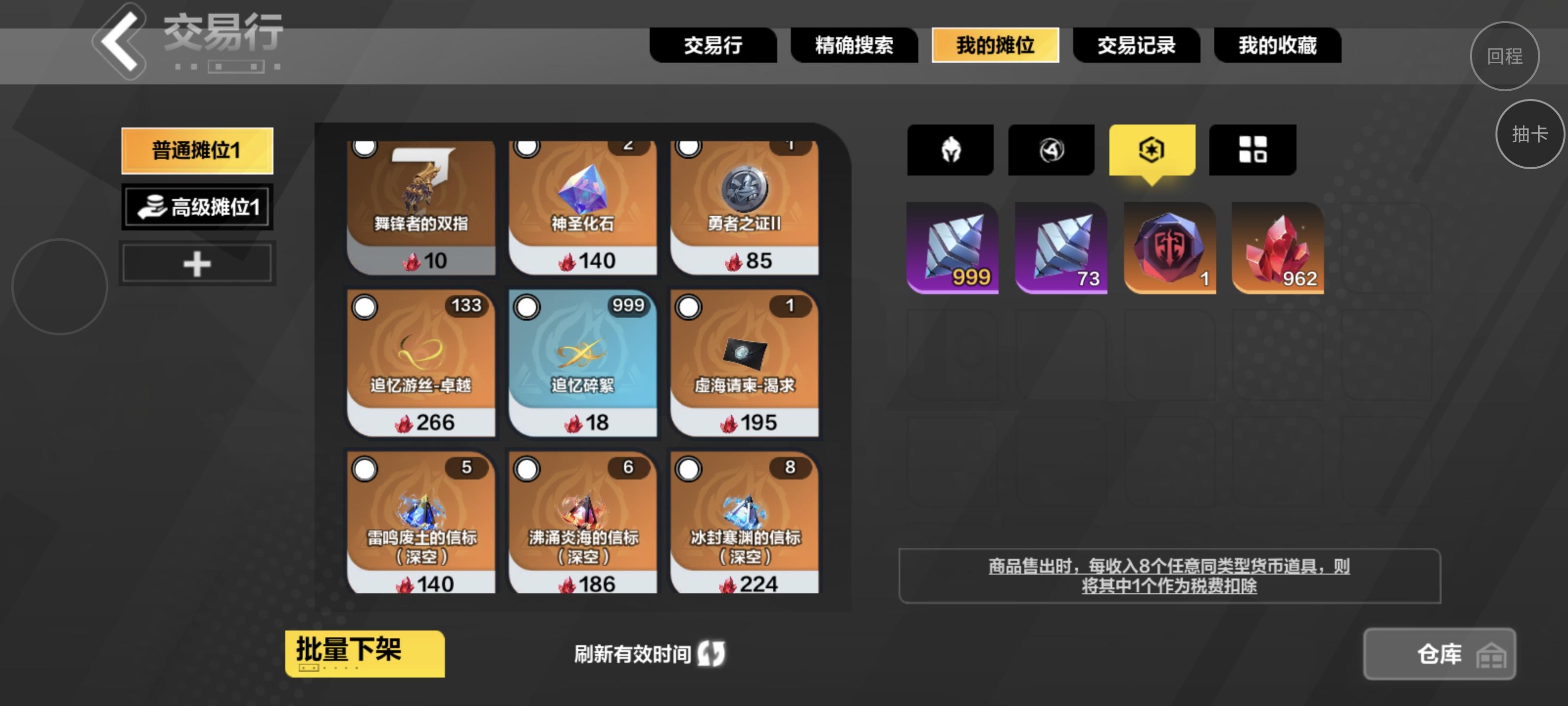Open the 精确搜索 tab
Viewport: 1568px width, 706px height.
tap(854, 46)
